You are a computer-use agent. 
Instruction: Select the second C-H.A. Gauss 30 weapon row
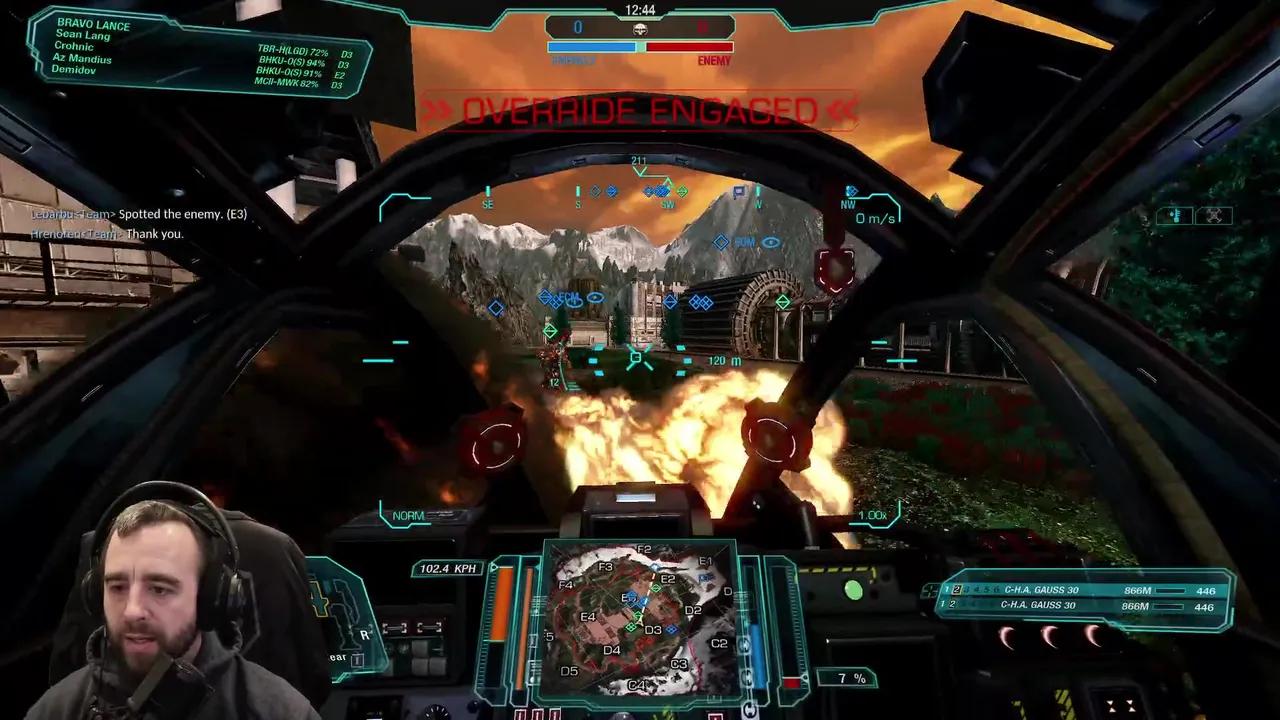pyautogui.click(x=1040, y=605)
